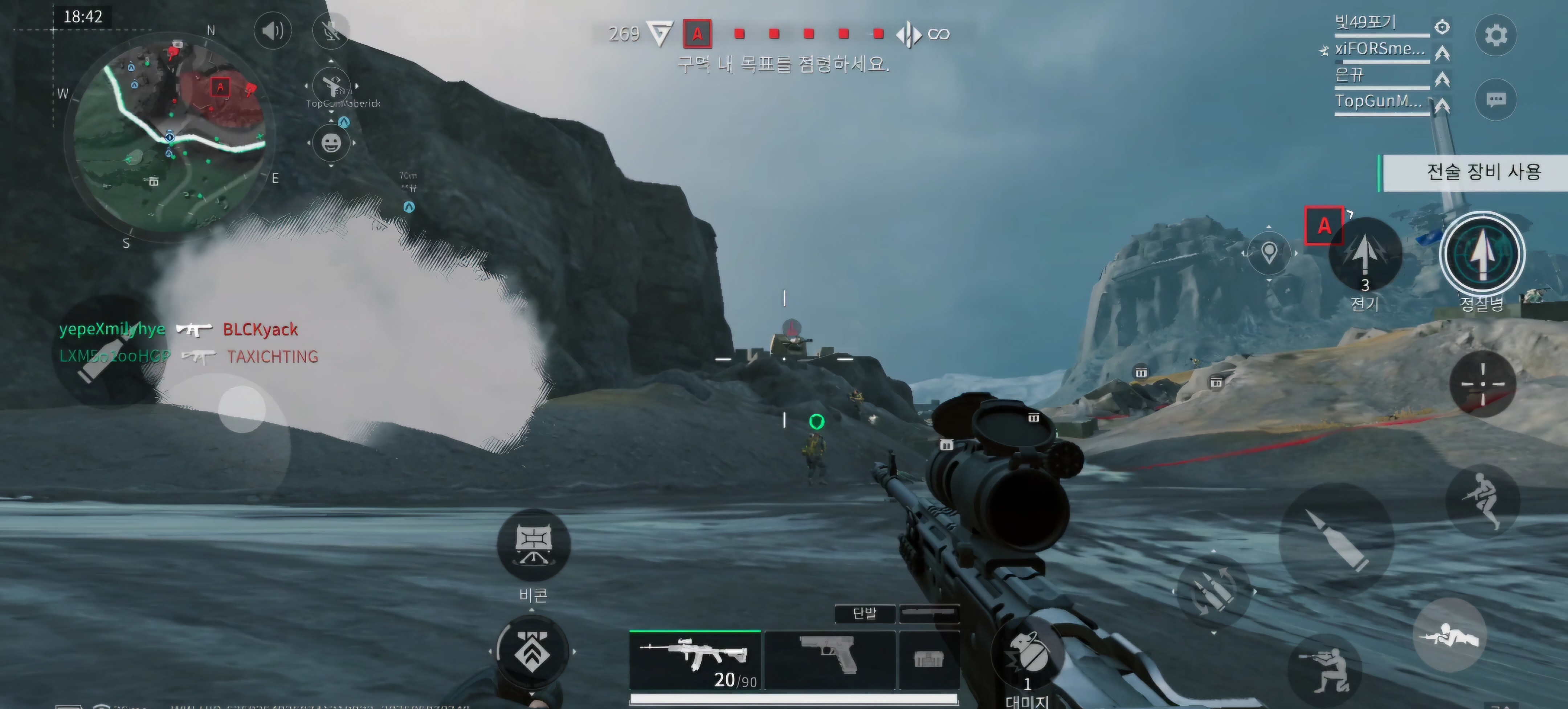1568x709 pixels.
Task: Tap the crosshair aim-down-sights button
Action: tap(1482, 384)
